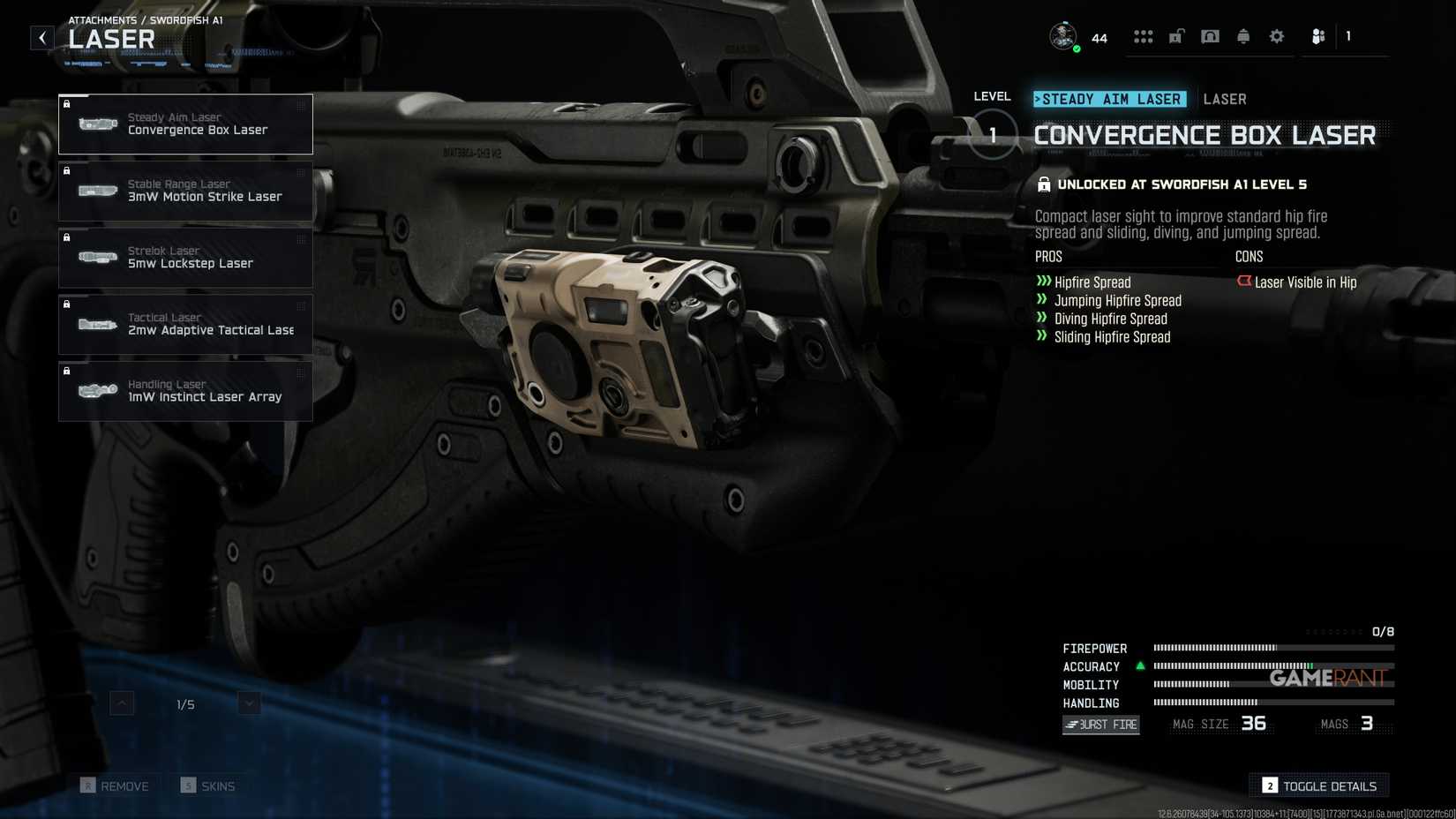Open Skins for this attachment

210,785
